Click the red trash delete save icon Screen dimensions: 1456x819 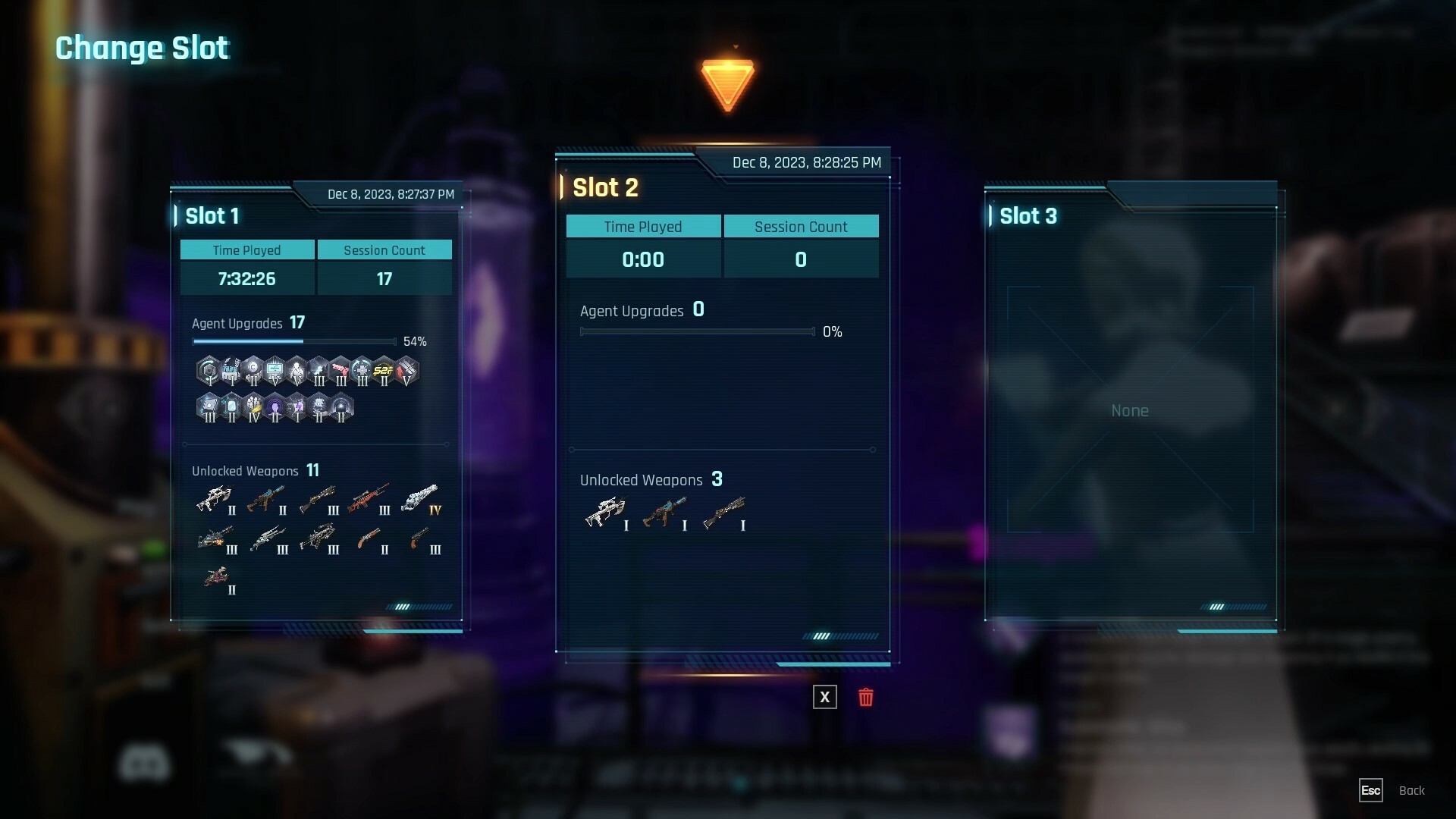click(867, 697)
